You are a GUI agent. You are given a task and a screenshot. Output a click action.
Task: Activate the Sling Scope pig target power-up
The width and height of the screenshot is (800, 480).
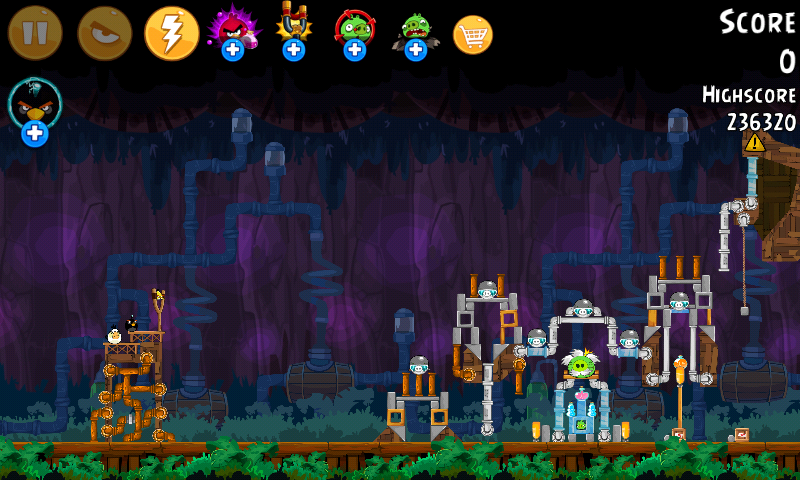(354, 30)
